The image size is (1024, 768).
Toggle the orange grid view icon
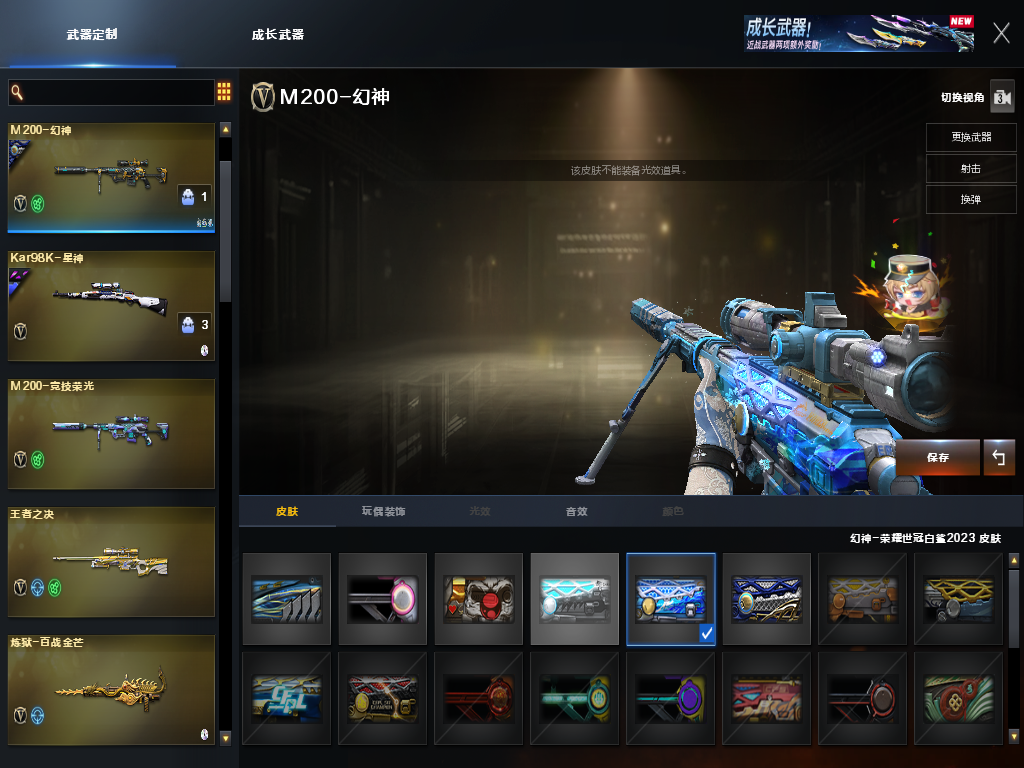[x=224, y=92]
